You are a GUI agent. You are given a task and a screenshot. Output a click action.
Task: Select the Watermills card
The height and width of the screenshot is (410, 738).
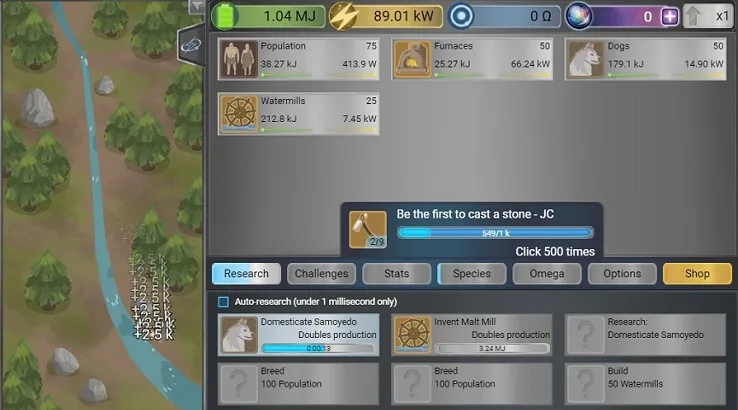298,113
